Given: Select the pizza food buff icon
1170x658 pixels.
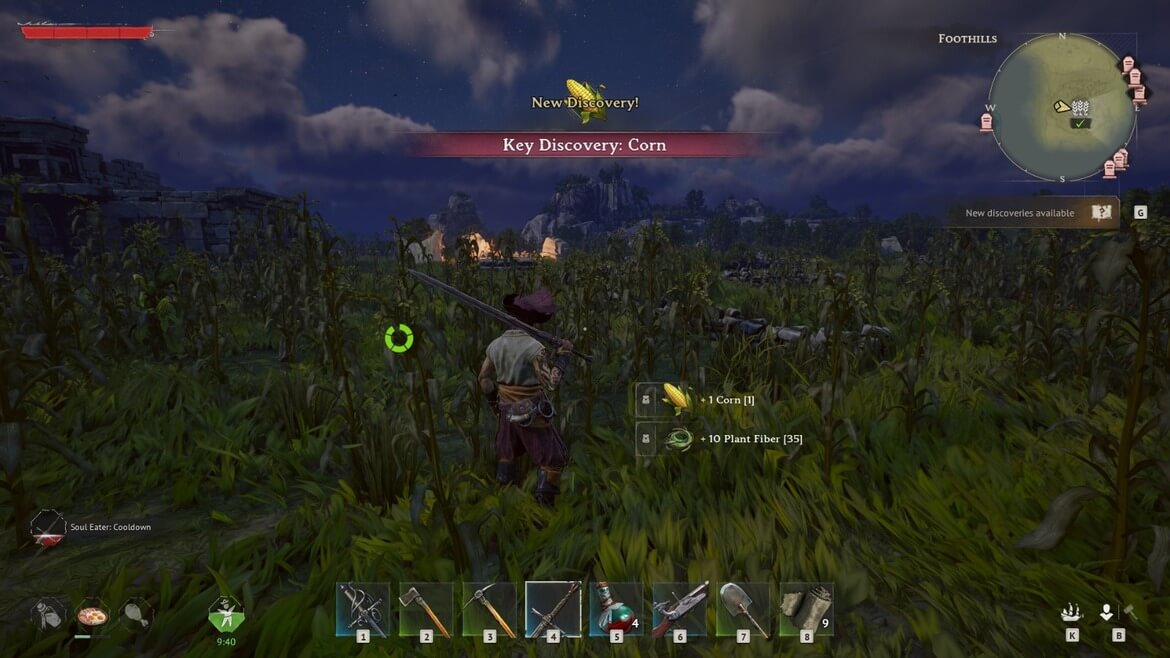Looking at the screenshot, I should point(92,613).
